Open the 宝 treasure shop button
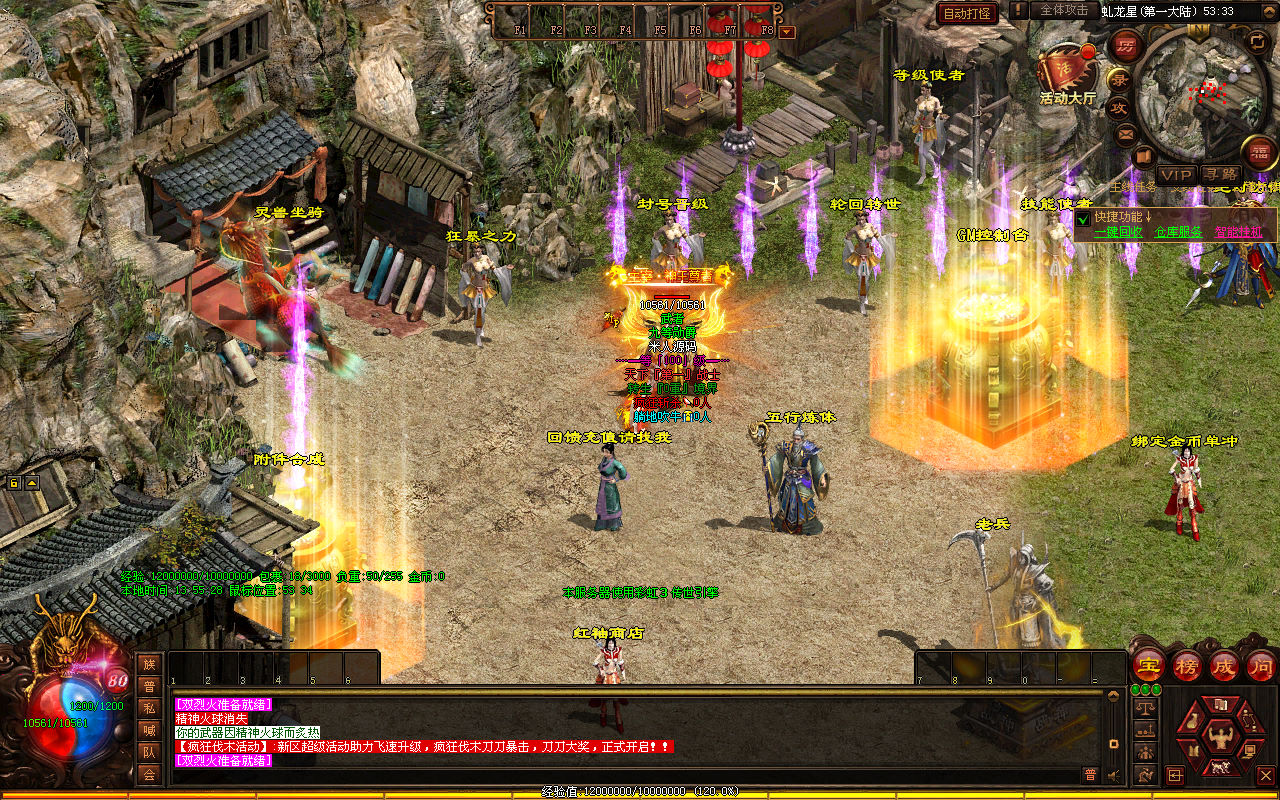The height and width of the screenshot is (800, 1280). pos(1148,665)
